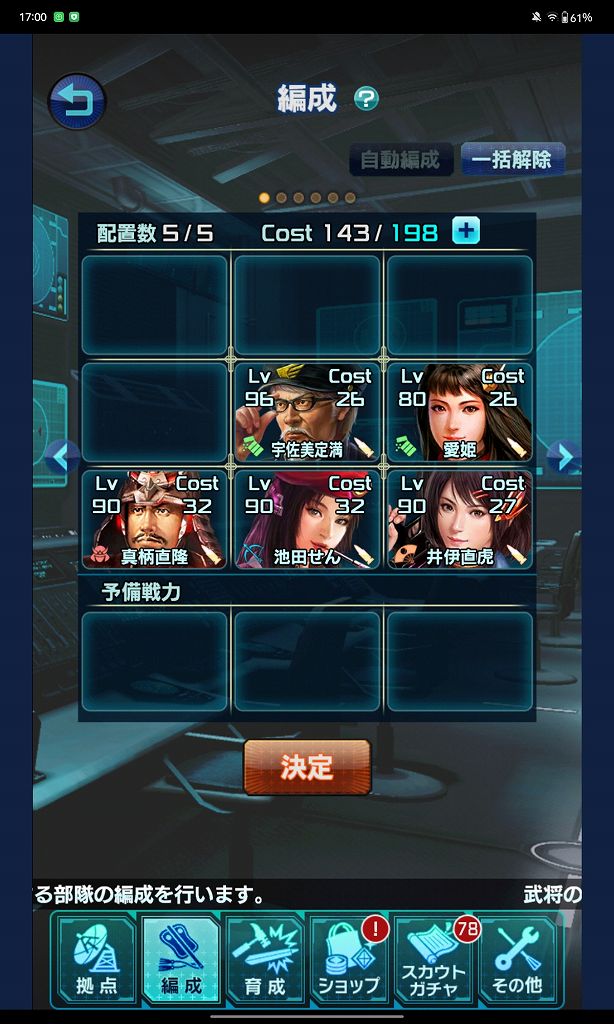Go back with the blue arrow button

[77, 102]
